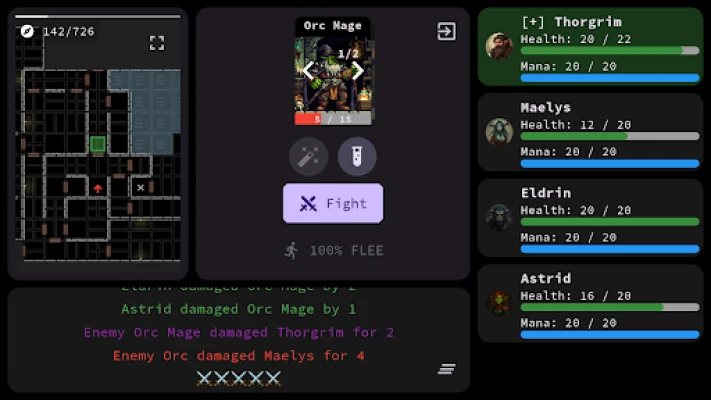Choose Eldrin's party card
This screenshot has width=711, height=400.
pos(591,217)
